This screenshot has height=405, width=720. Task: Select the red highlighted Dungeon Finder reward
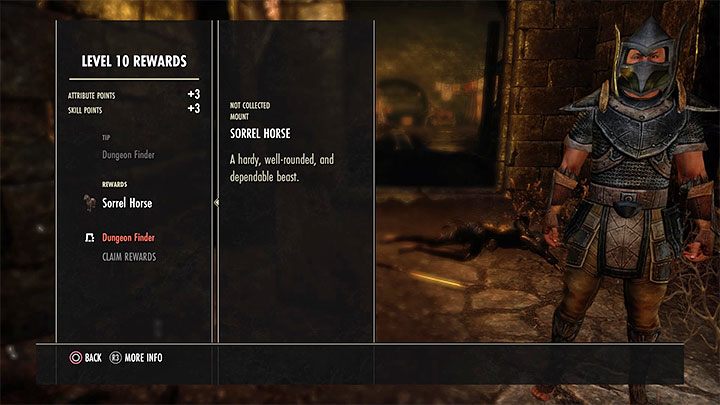click(x=129, y=238)
